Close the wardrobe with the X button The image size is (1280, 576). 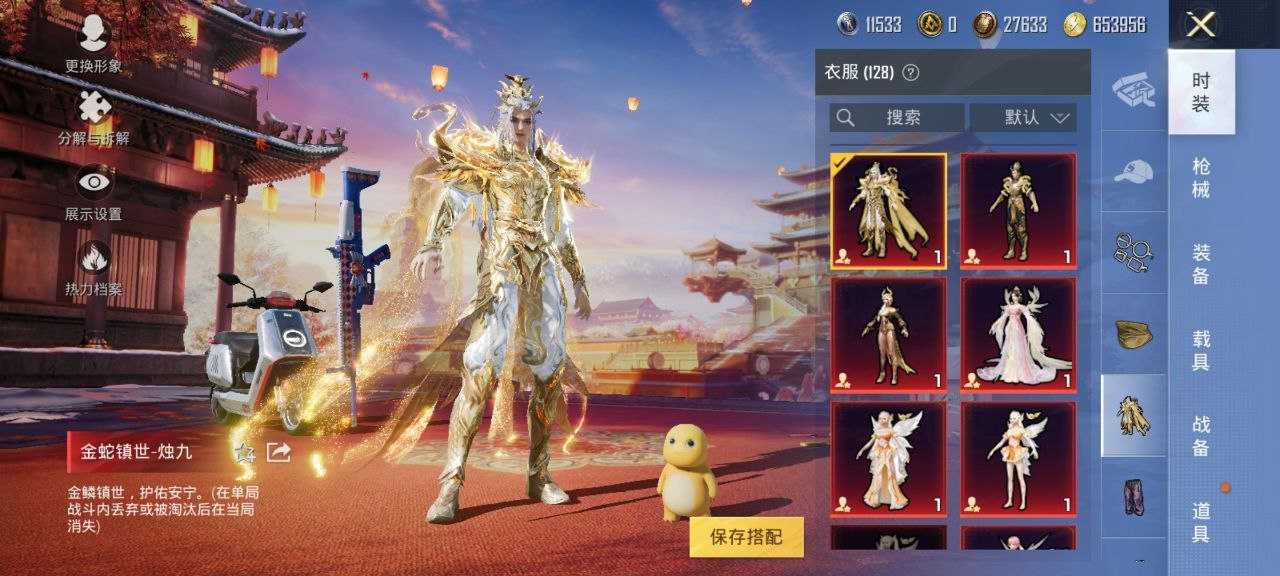(1200, 25)
